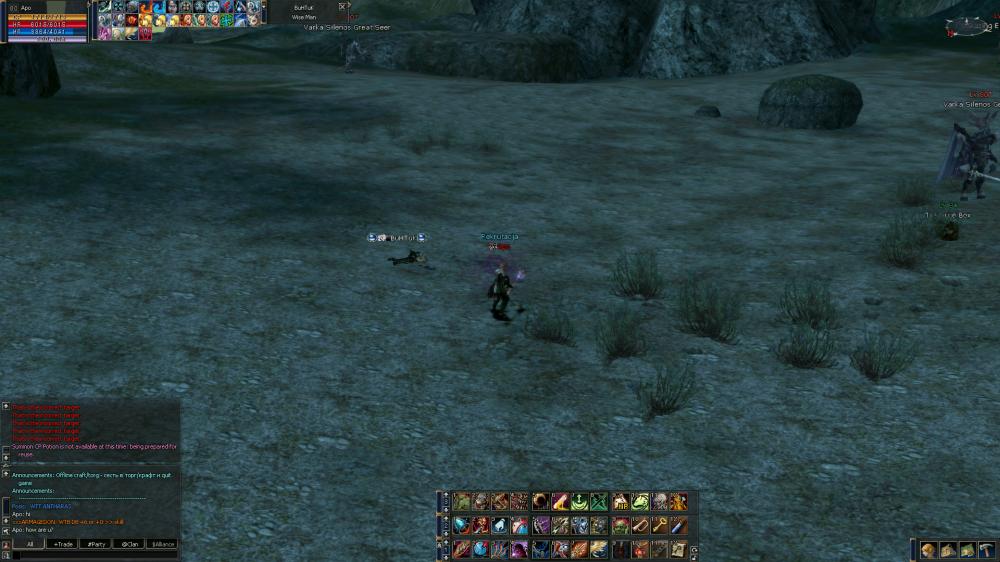
Task: Use the golden key item on hotbar
Action: [x=660, y=525]
